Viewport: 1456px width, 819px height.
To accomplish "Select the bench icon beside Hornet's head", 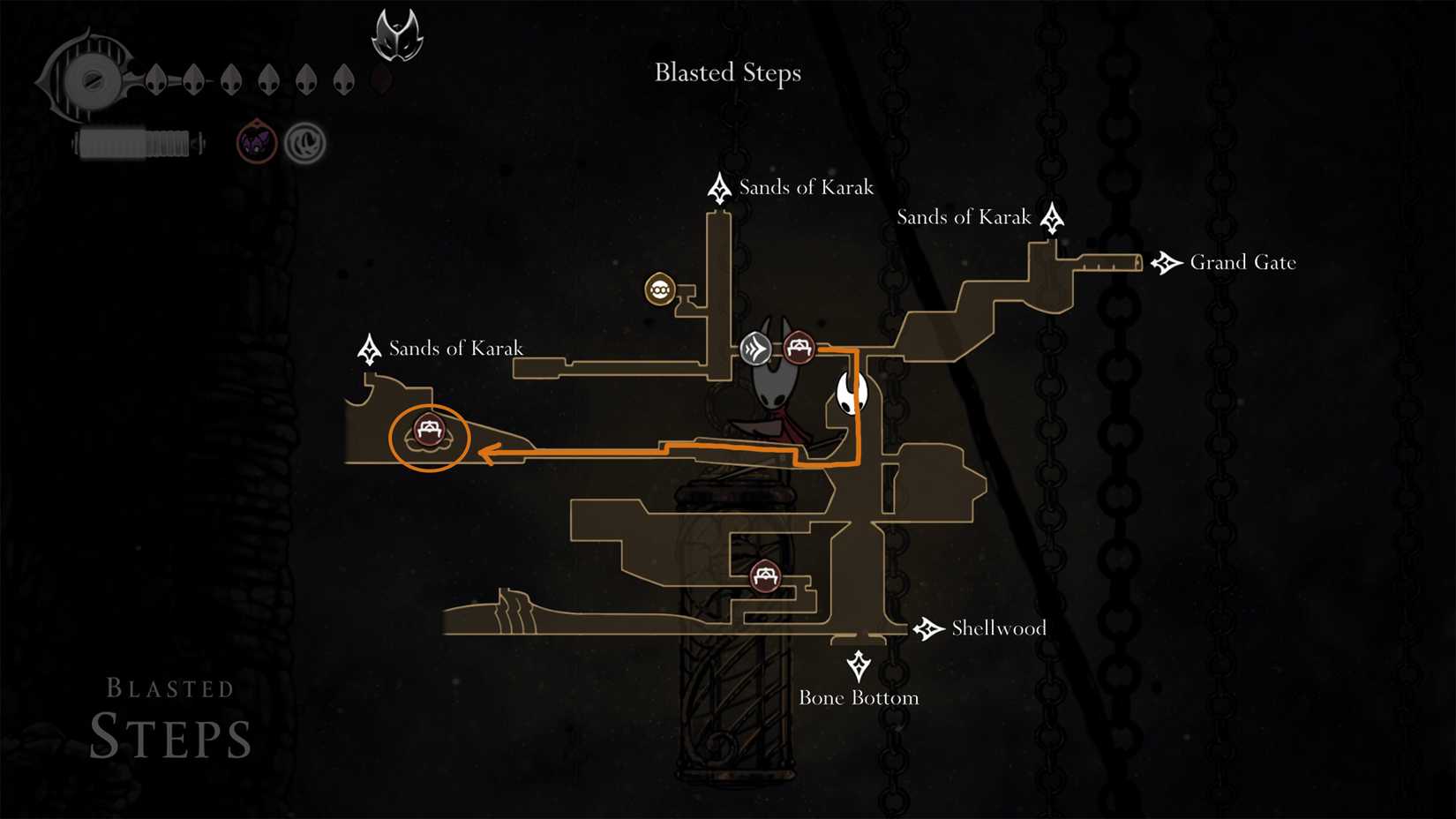I will tap(799, 347).
